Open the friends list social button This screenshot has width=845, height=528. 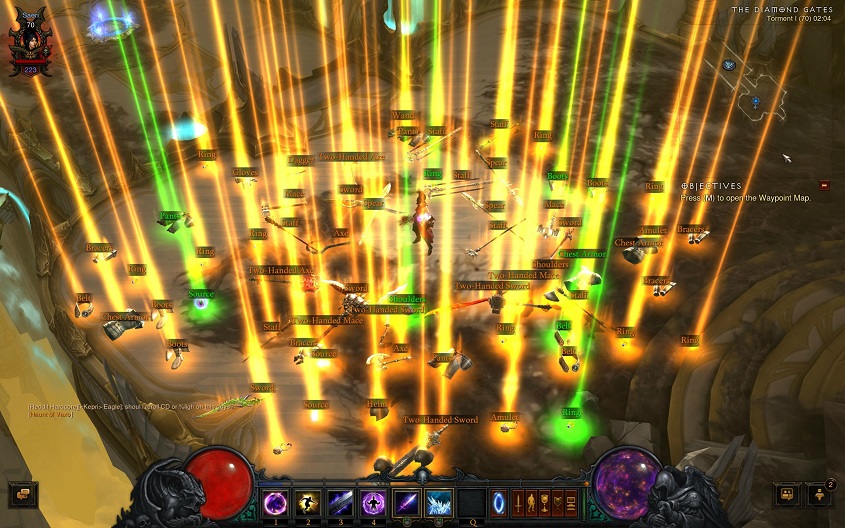tap(788, 494)
